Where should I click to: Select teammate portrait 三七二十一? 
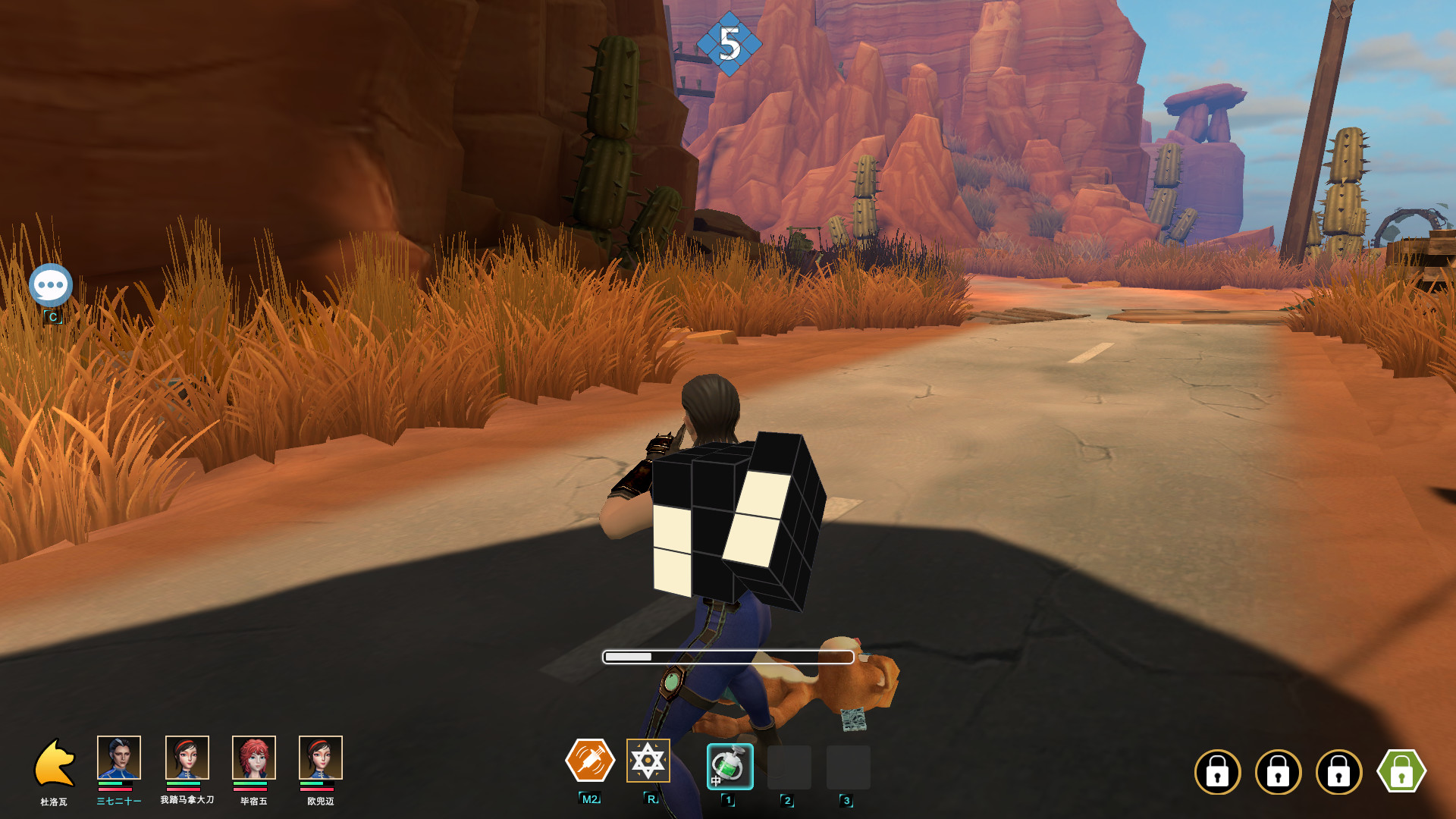click(119, 758)
